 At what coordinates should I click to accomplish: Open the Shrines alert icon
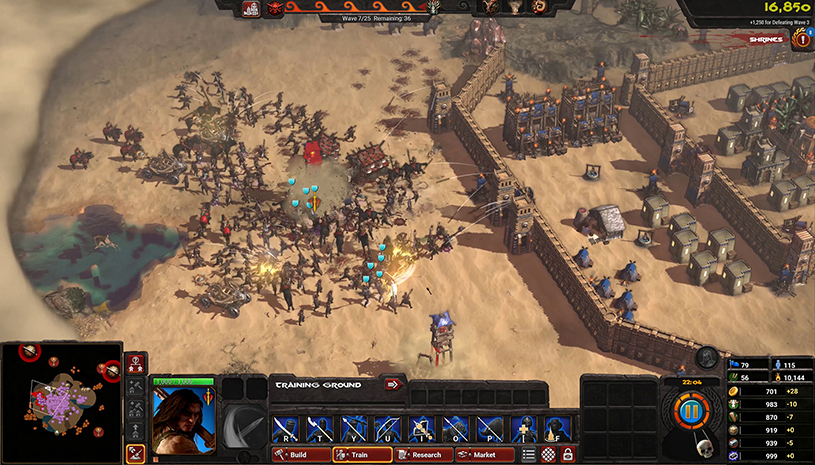point(800,39)
